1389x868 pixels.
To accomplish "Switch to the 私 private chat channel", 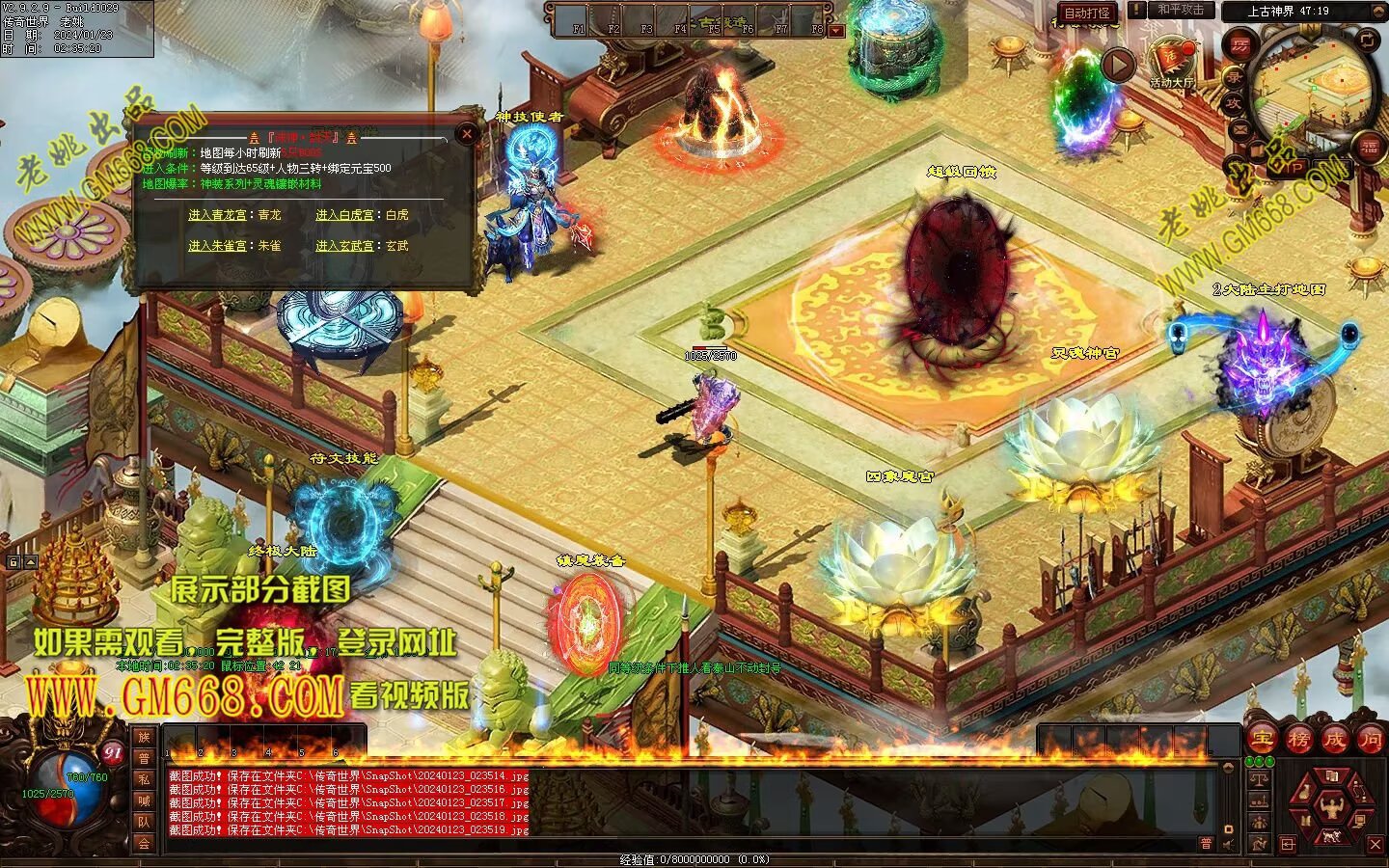I will [143, 779].
